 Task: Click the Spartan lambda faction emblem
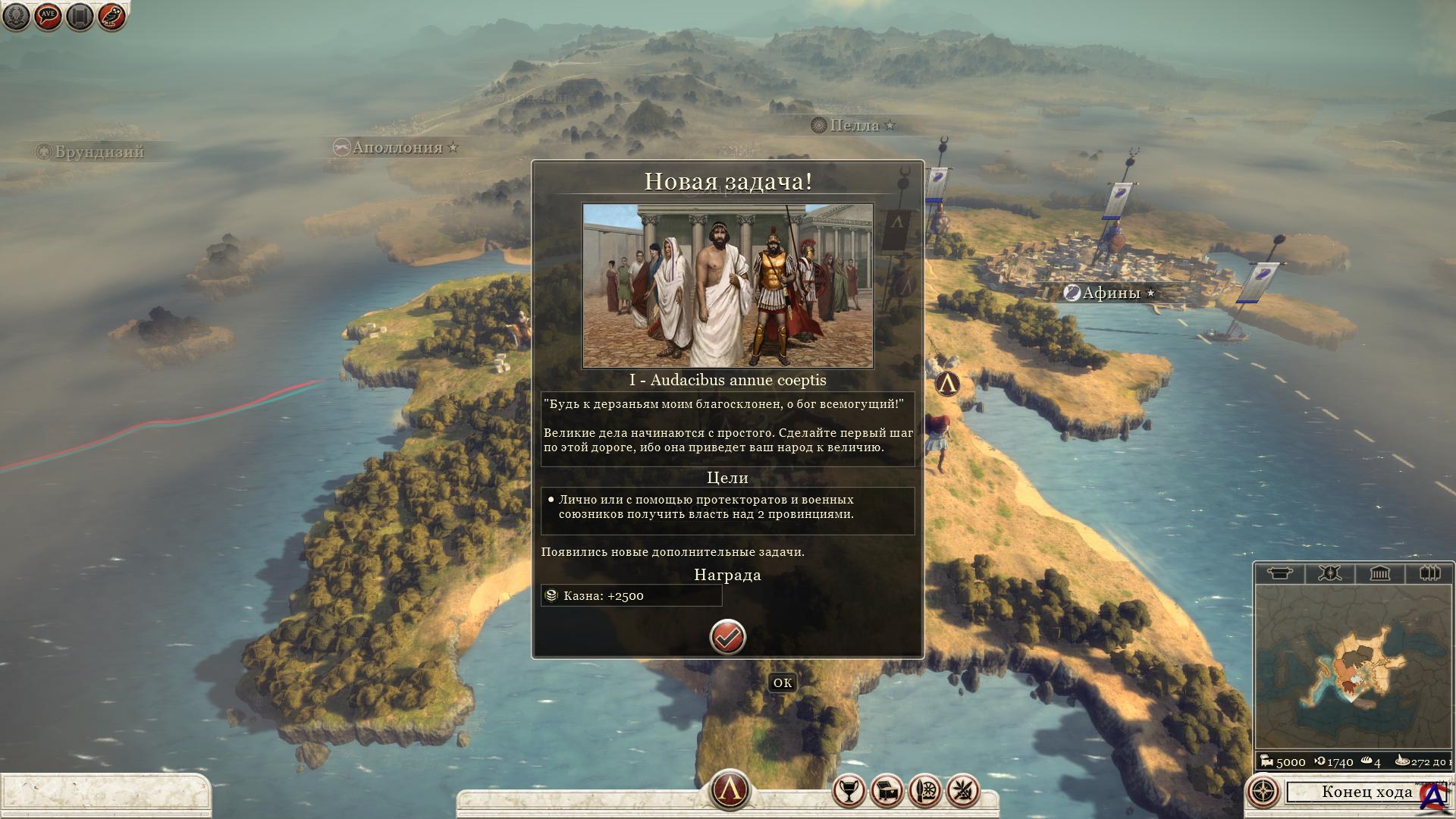(730, 789)
